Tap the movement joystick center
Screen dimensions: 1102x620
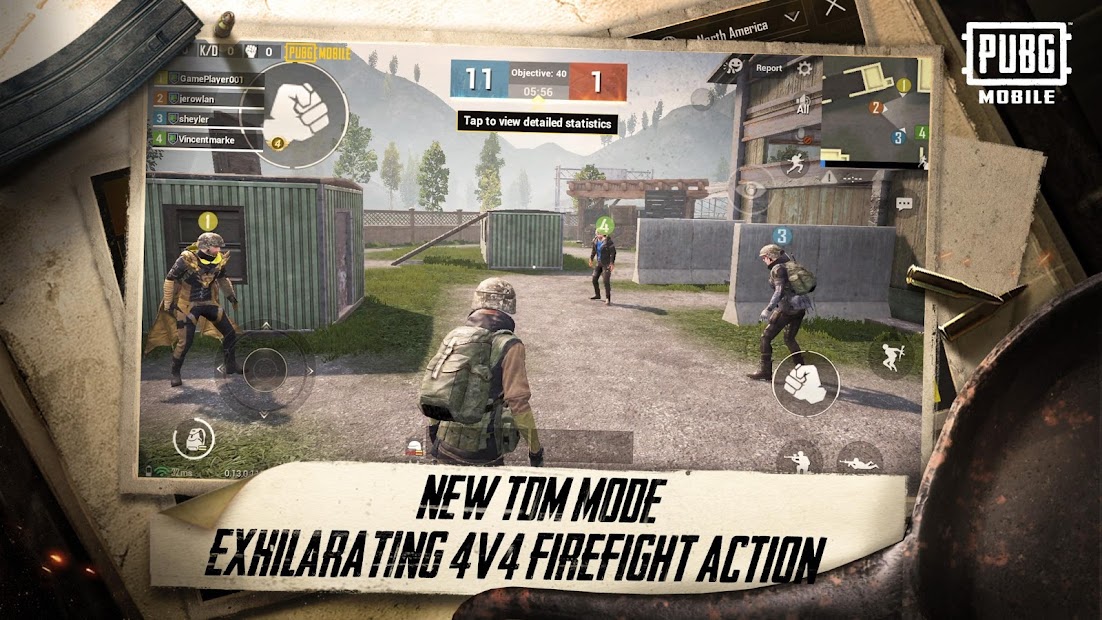[x=264, y=370]
